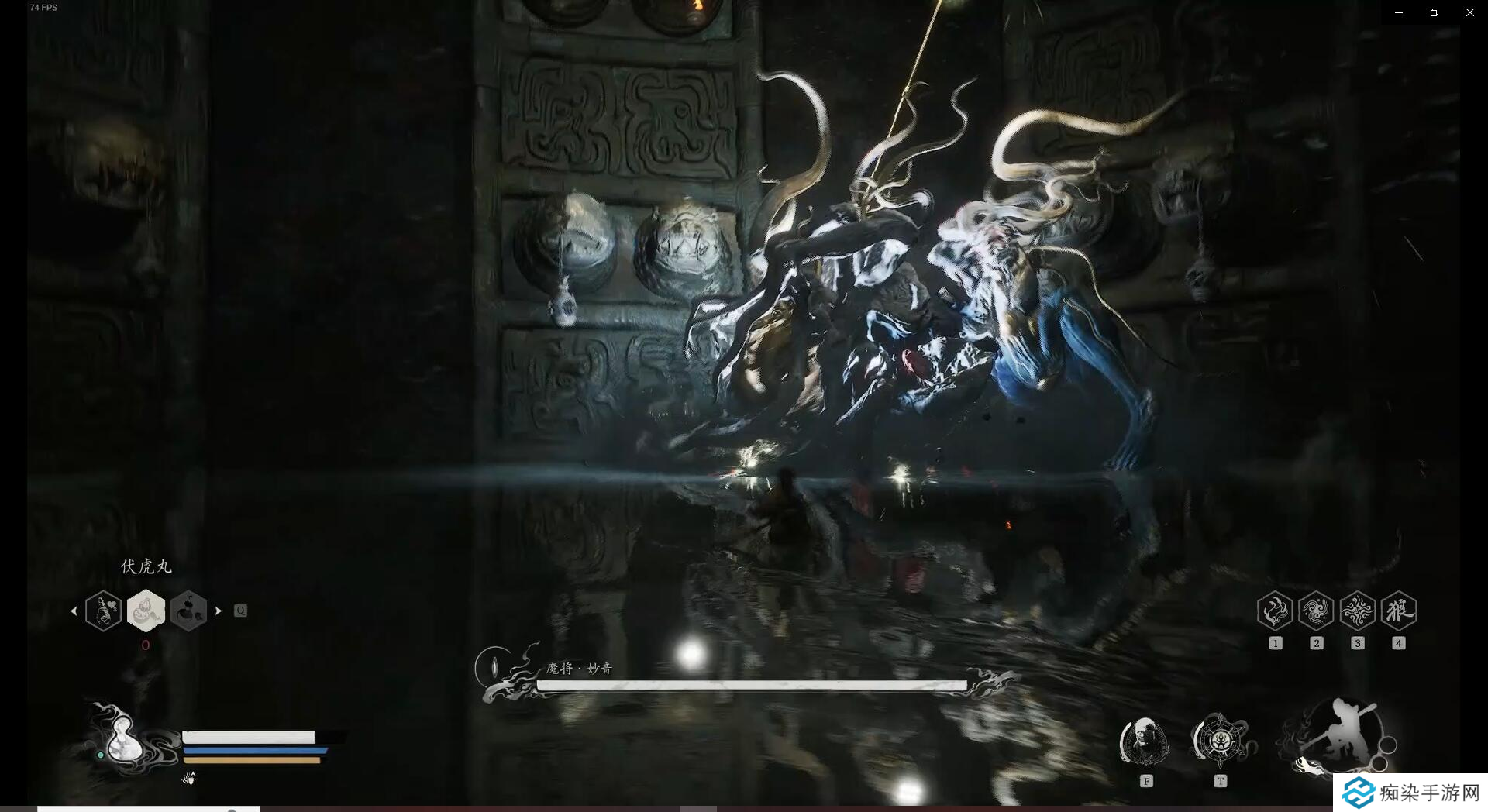Viewport: 1488px width, 812px height.
Task: Use the spirit skill head portrait icon
Action: 1145,741
